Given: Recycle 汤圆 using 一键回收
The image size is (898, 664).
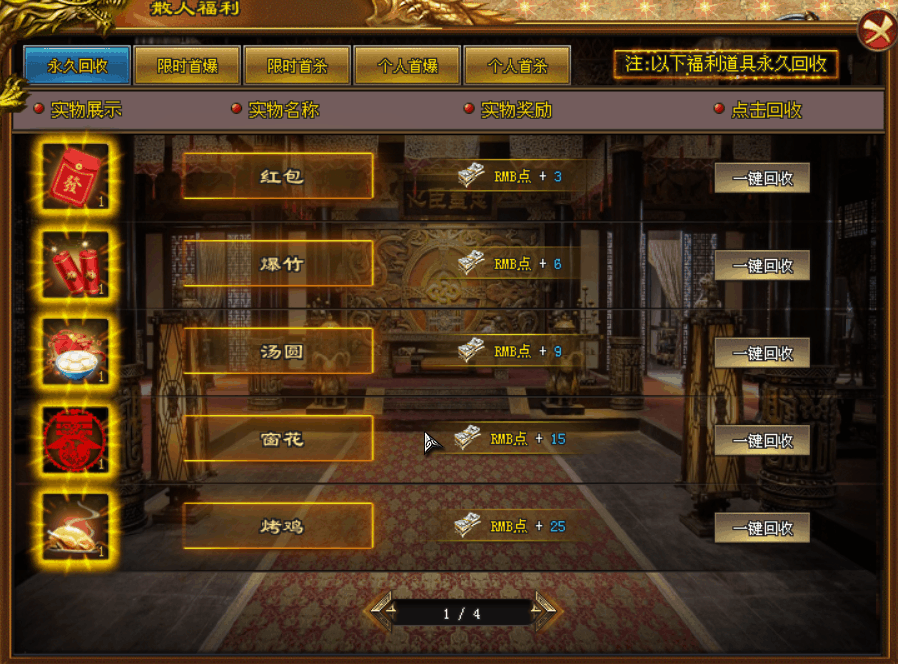Looking at the screenshot, I should point(762,353).
